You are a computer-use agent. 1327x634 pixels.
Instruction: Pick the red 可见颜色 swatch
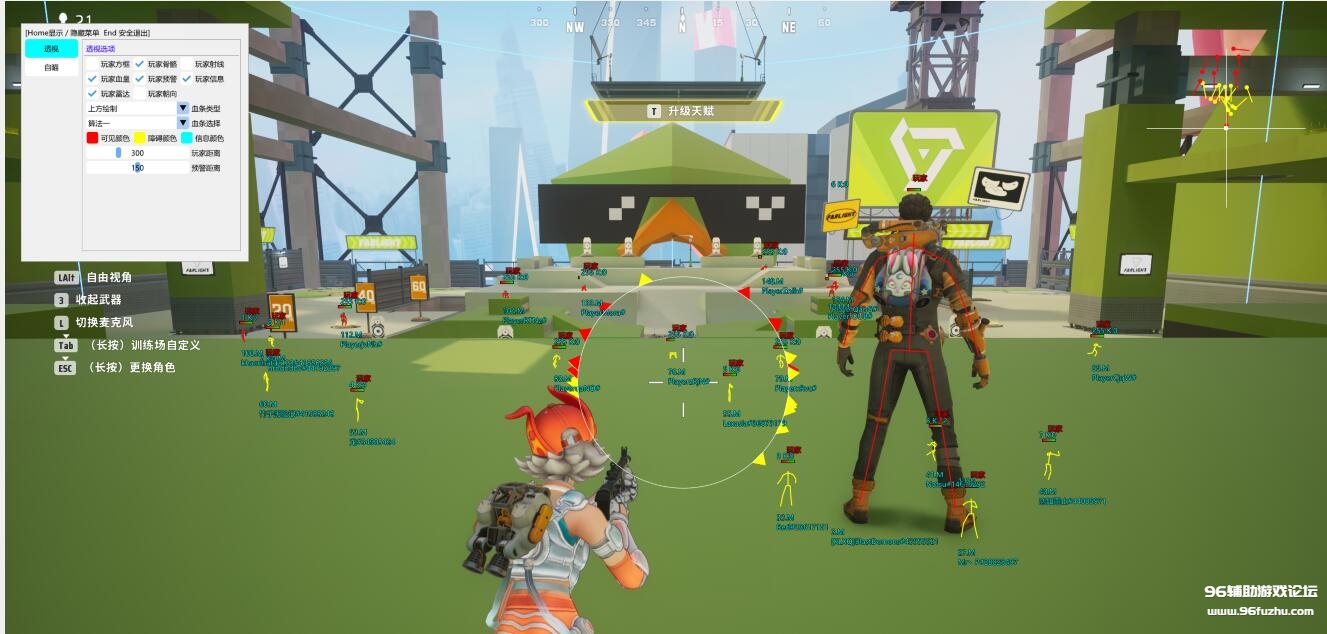pos(92,138)
